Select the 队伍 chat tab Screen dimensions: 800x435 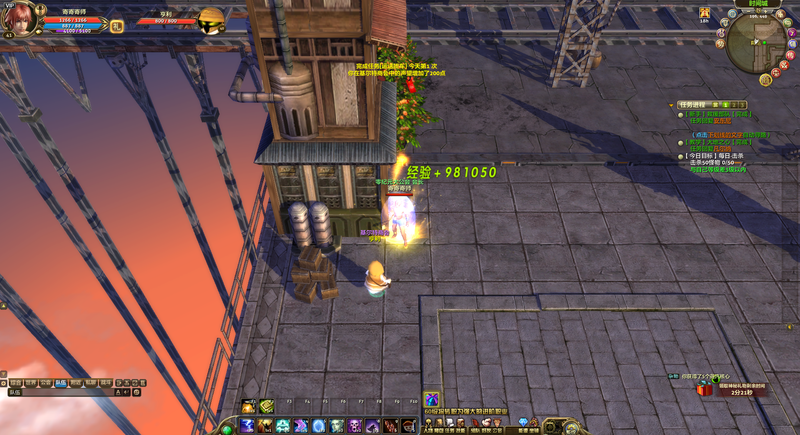coord(60,382)
